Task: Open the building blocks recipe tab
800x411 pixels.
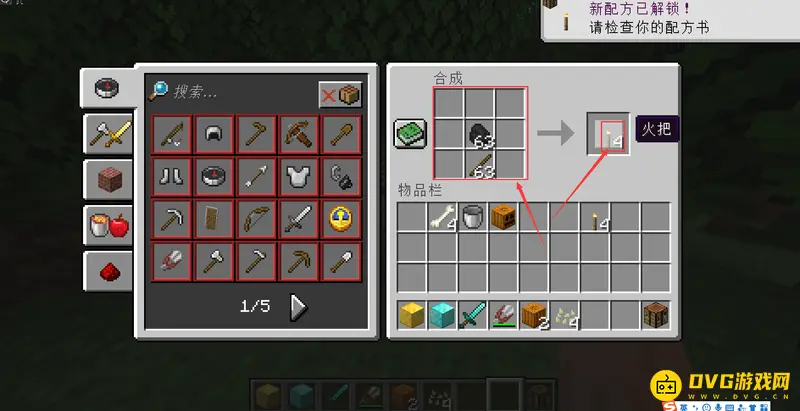Action: 107,180
